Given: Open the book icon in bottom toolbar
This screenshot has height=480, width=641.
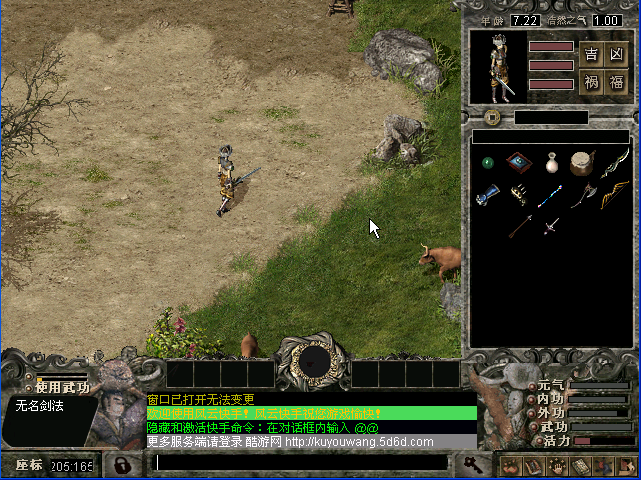Looking at the screenshot, I should coord(533,466).
